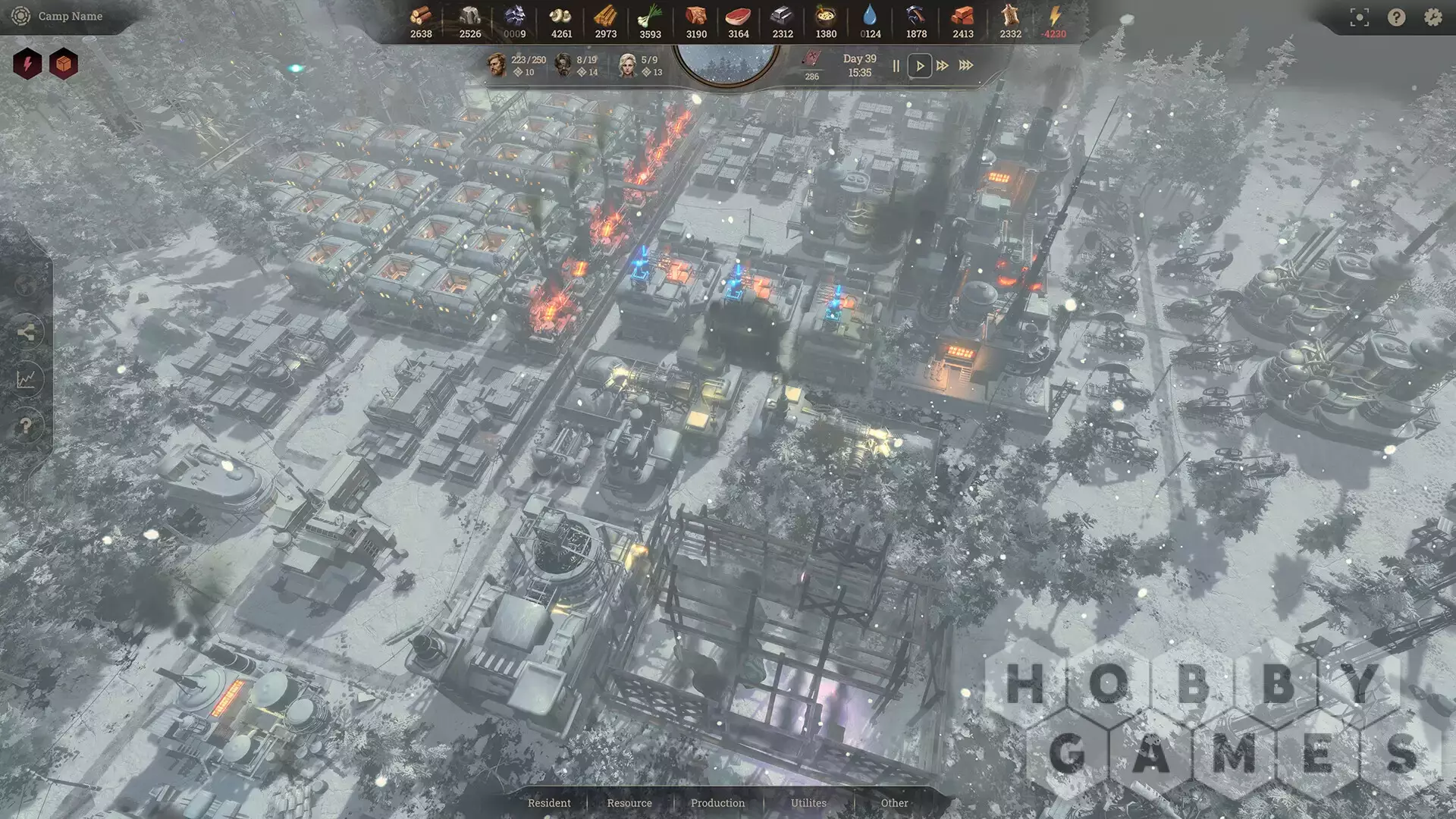Open the world globe map
The width and height of the screenshot is (1456, 819).
tap(26, 286)
